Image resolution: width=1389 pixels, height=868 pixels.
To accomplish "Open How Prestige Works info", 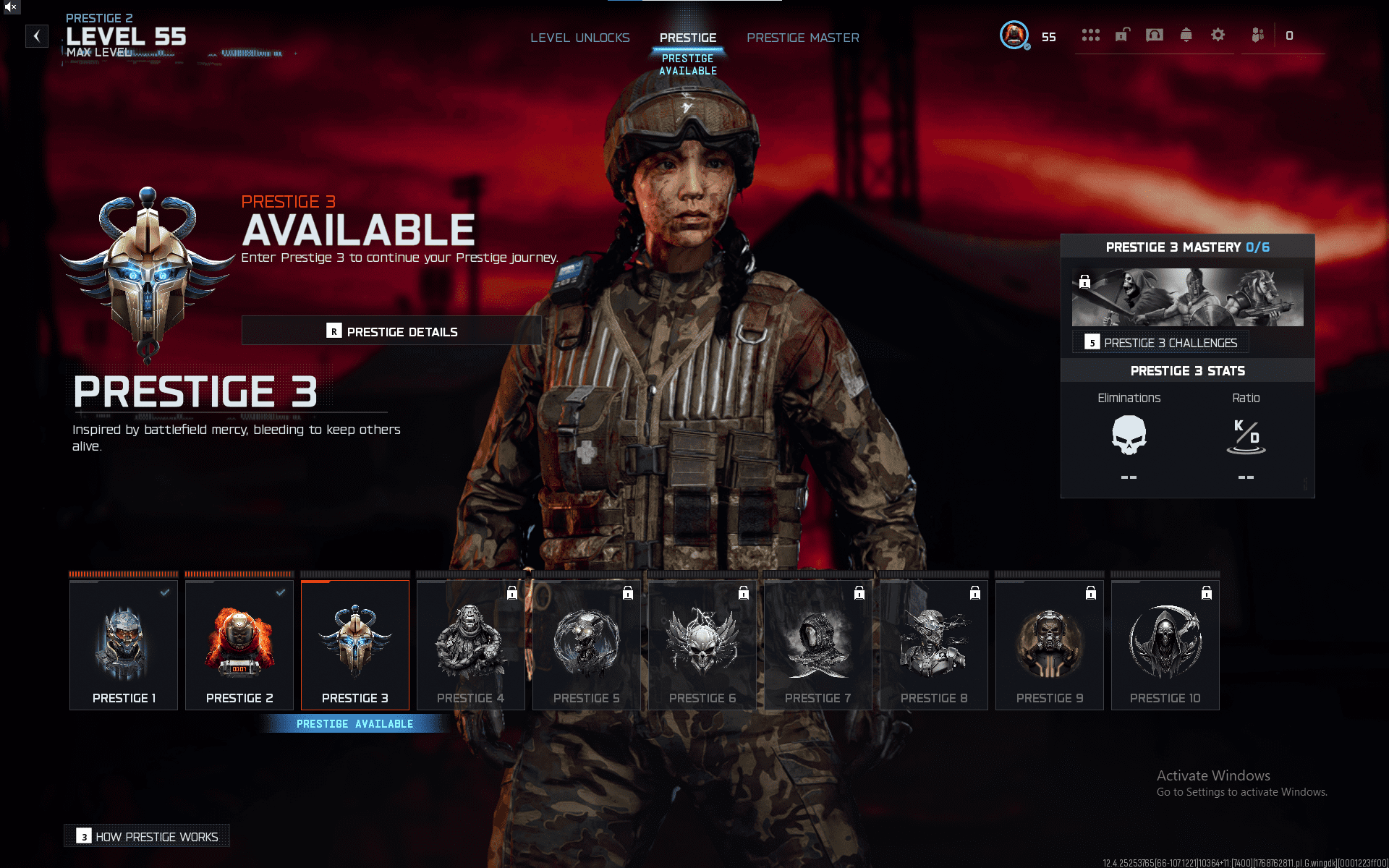I will click(148, 836).
